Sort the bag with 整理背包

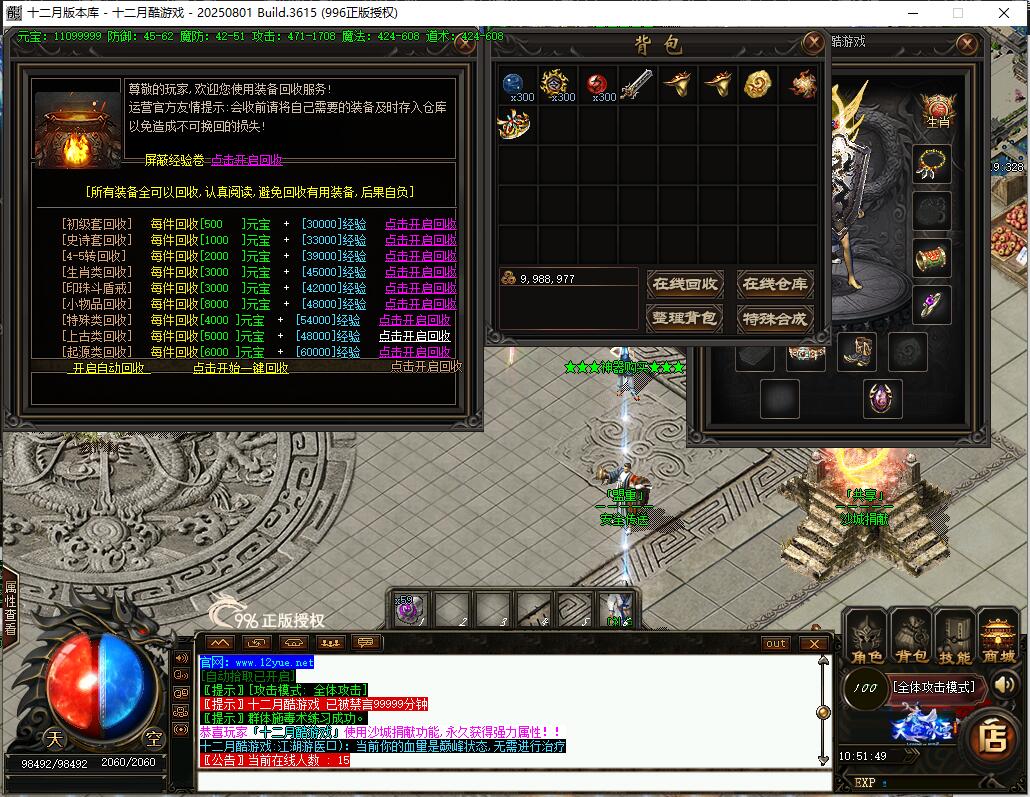pyautogui.click(x=685, y=319)
